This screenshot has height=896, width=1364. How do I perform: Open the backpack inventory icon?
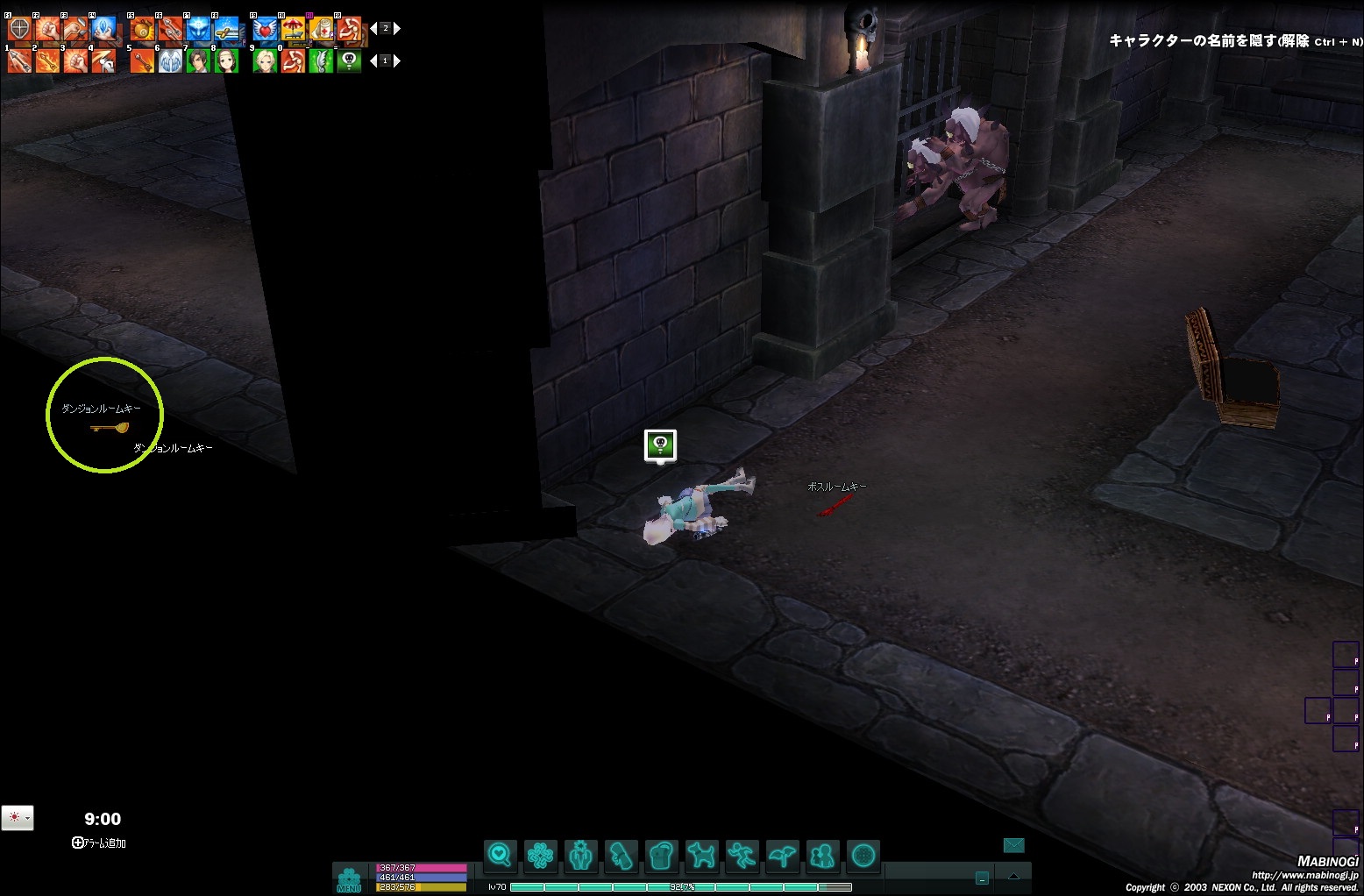tap(662, 855)
